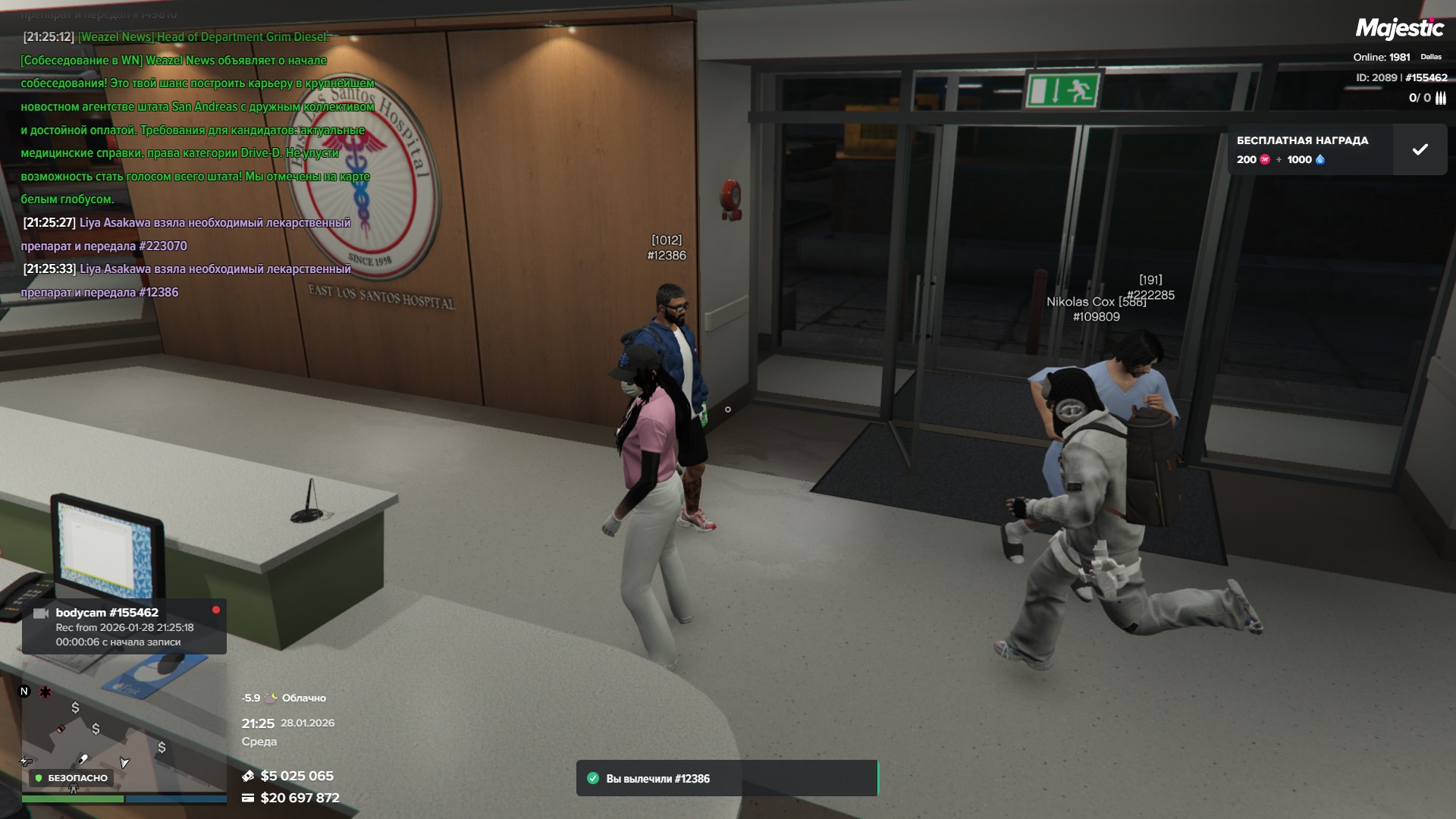This screenshot has width=1456, height=819.
Task: Click the Weazel News interview chat message
Action: point(197,118)
